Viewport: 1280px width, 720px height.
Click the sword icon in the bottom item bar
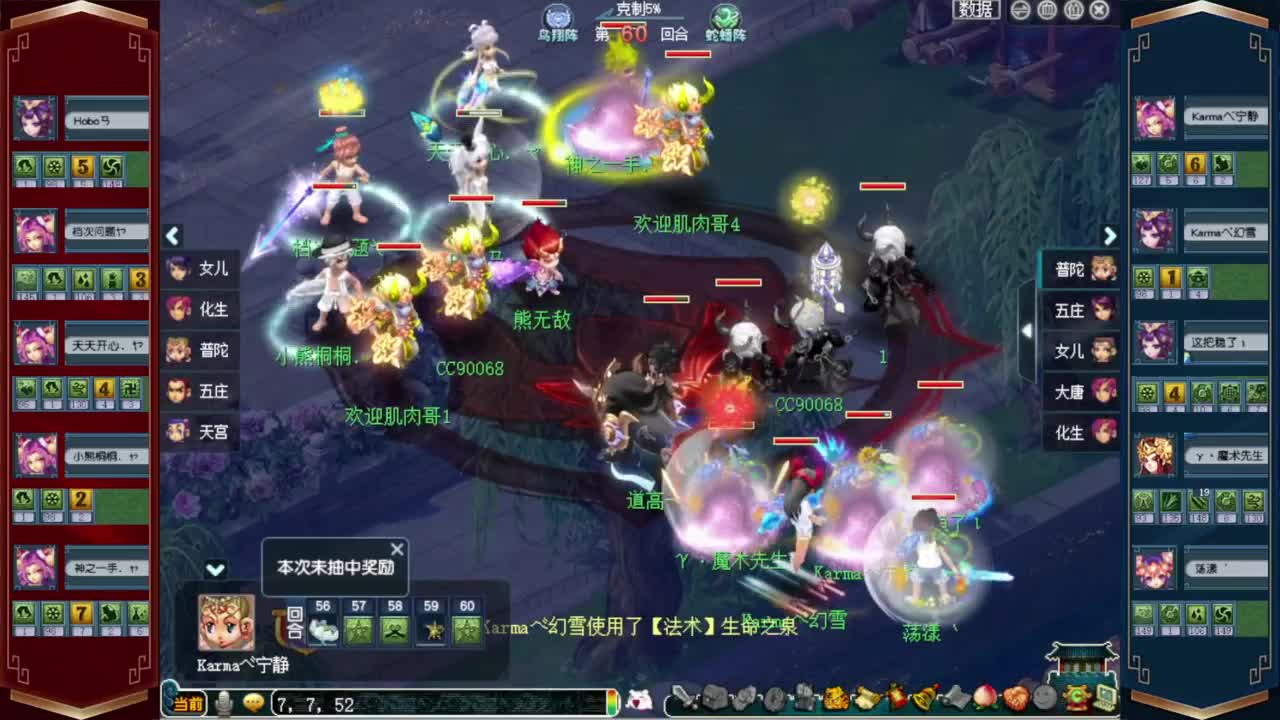[686, 701]
